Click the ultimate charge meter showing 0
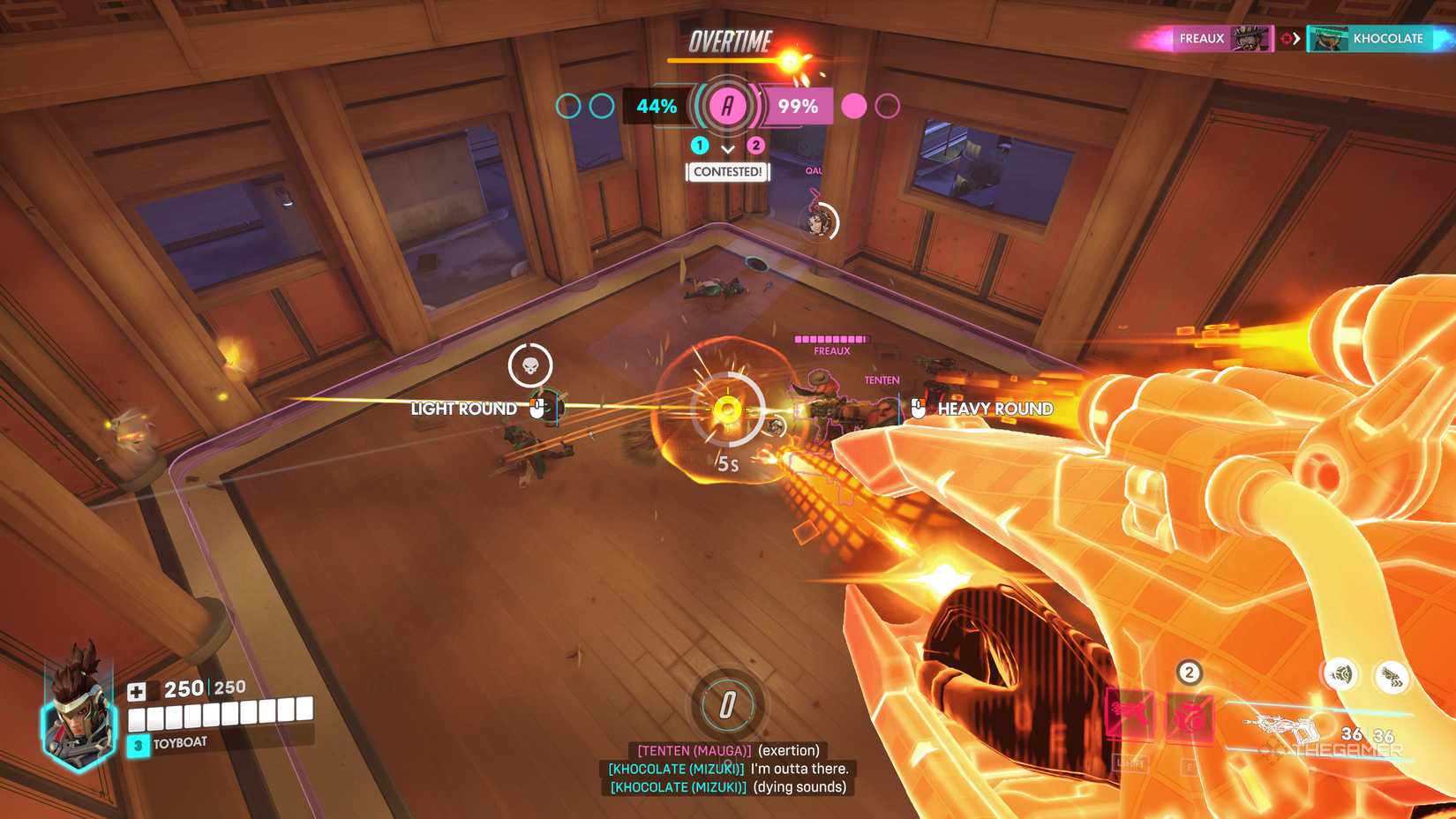 coord(726,706)
